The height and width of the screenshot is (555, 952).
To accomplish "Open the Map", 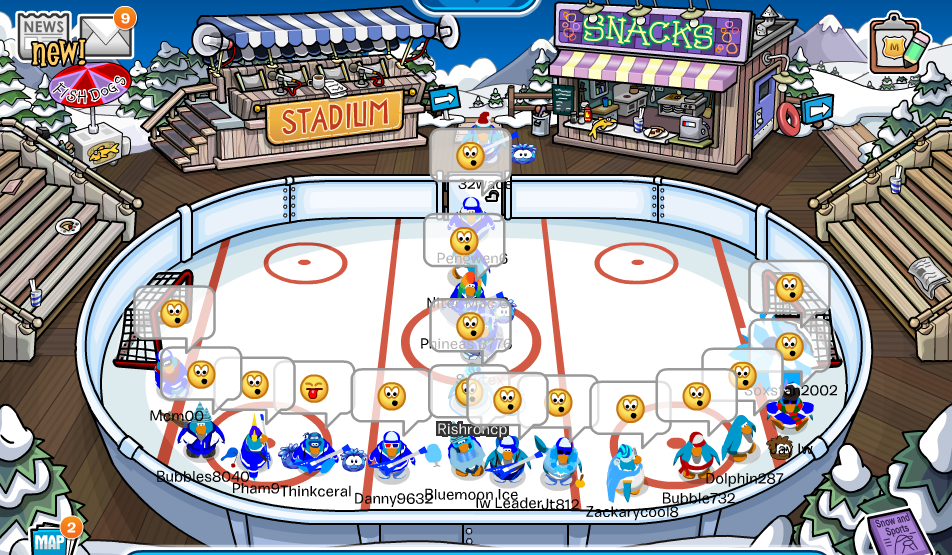I will click(x=50, y=540).
